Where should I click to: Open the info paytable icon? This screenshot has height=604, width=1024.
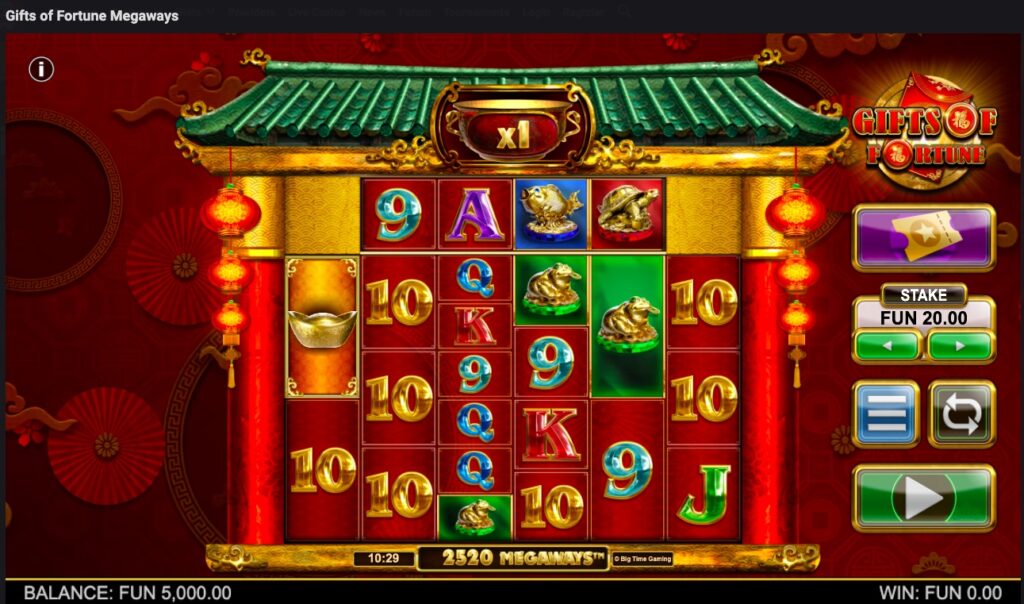[41, 69]
